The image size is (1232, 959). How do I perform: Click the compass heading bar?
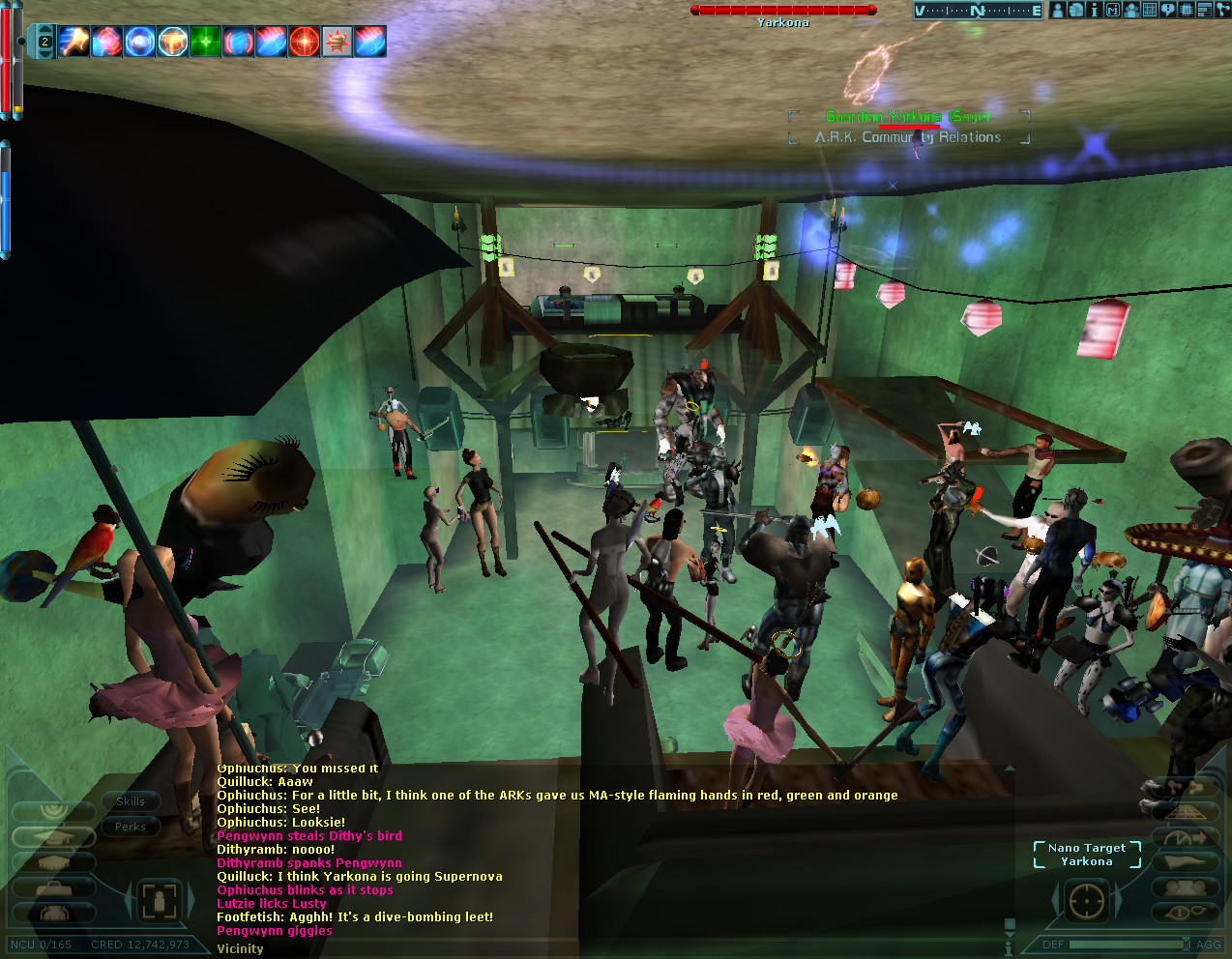[x=978, y=11]
